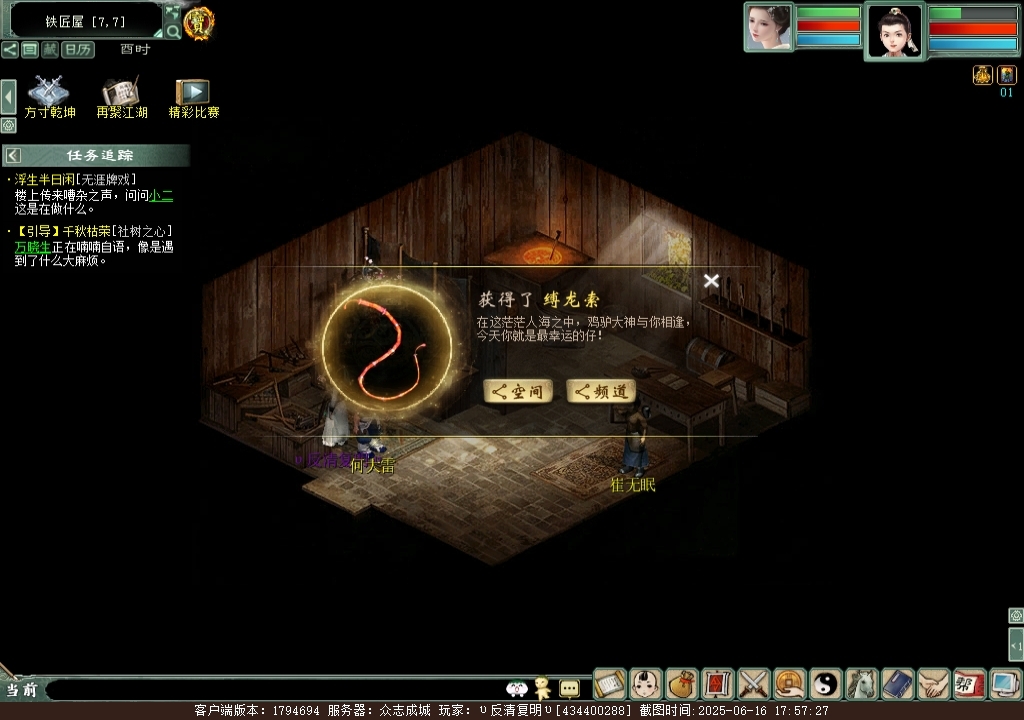The height and width of the screenshot is (720, 1024).
Task: Open the 日历 calendar
Action: click(78, 49)
